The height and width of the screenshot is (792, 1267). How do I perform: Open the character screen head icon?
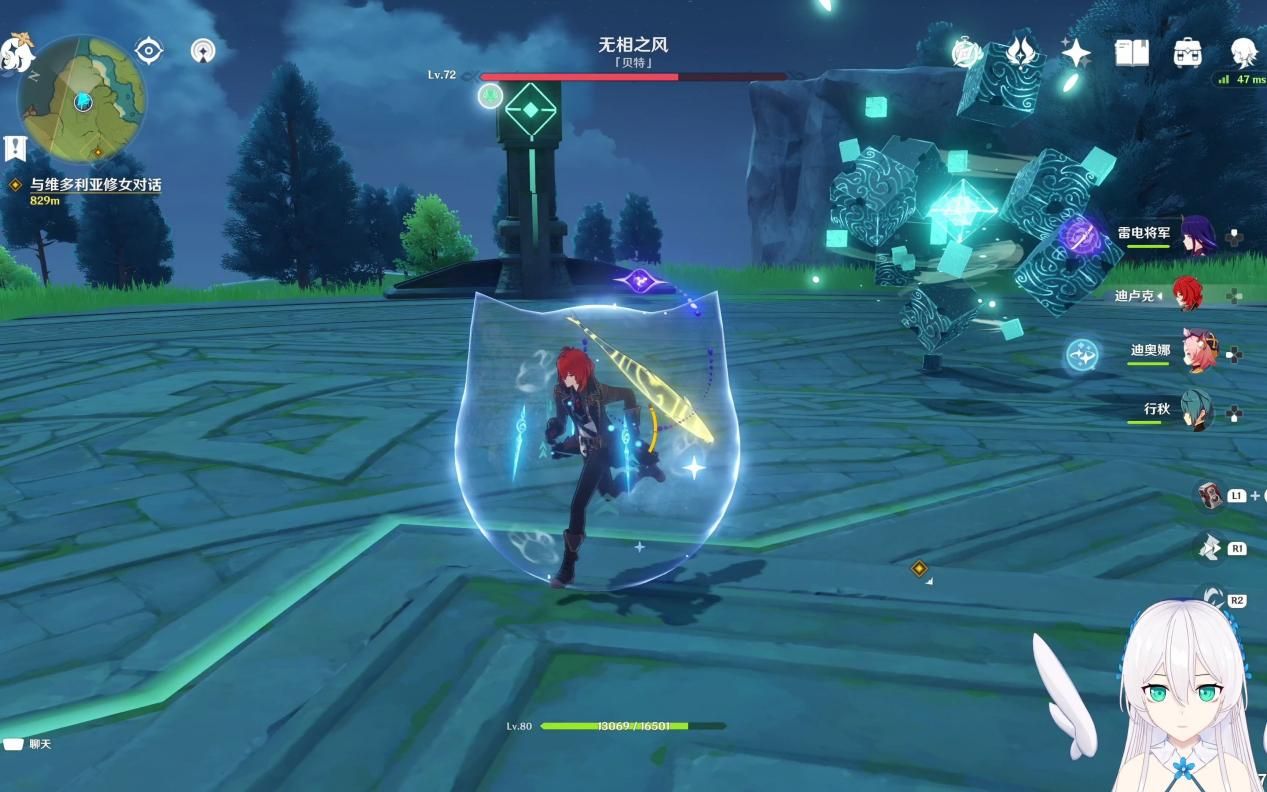tap(1243, 52)
